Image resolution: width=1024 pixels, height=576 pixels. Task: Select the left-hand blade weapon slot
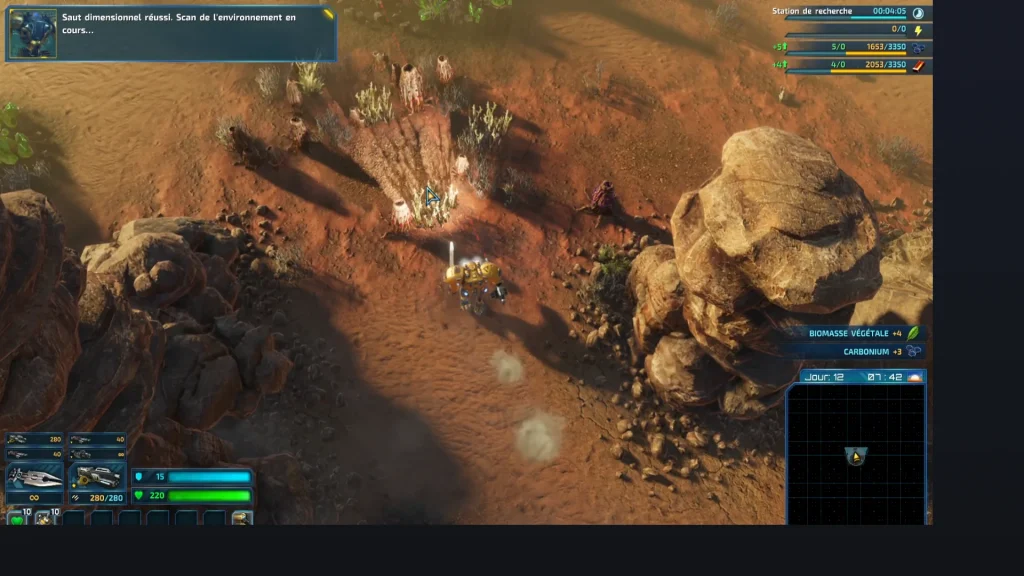tap(35, 477)
